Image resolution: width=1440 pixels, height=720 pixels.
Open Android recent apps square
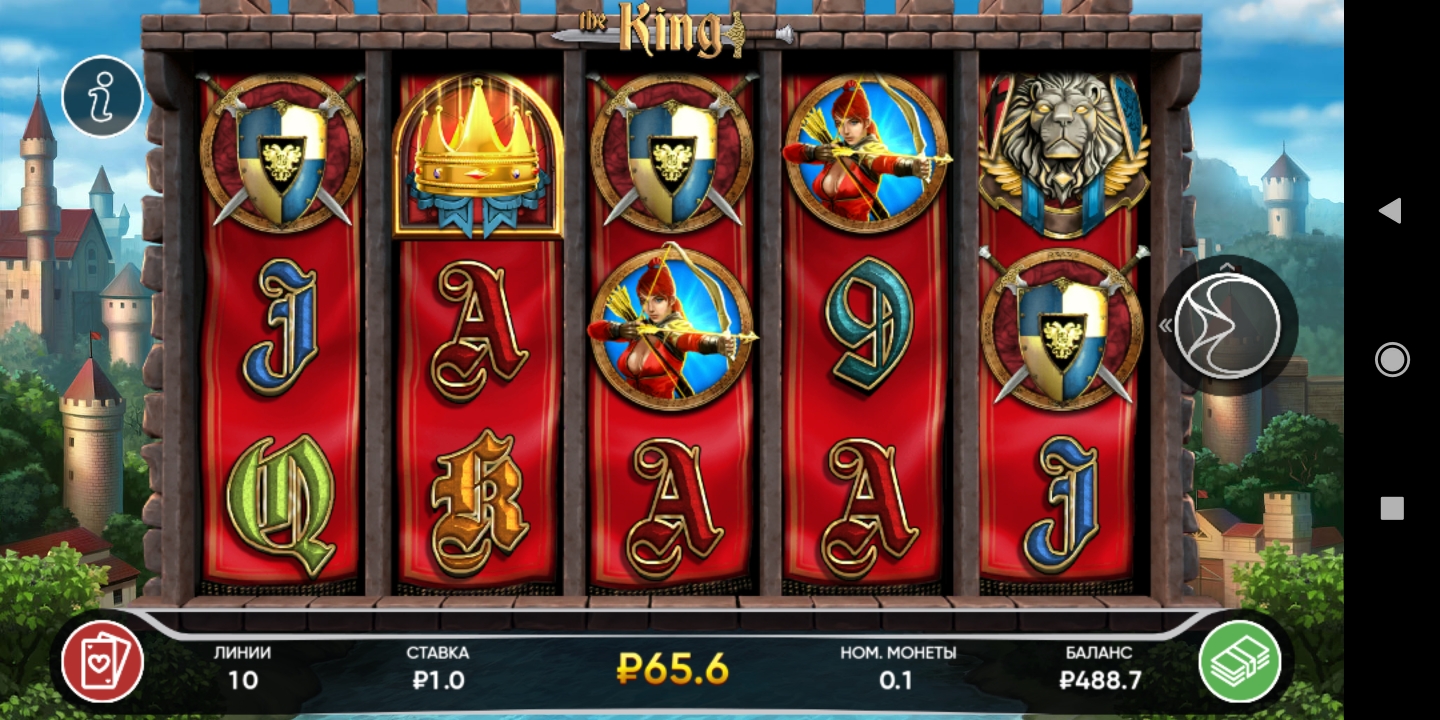[x=1392, y=509]
